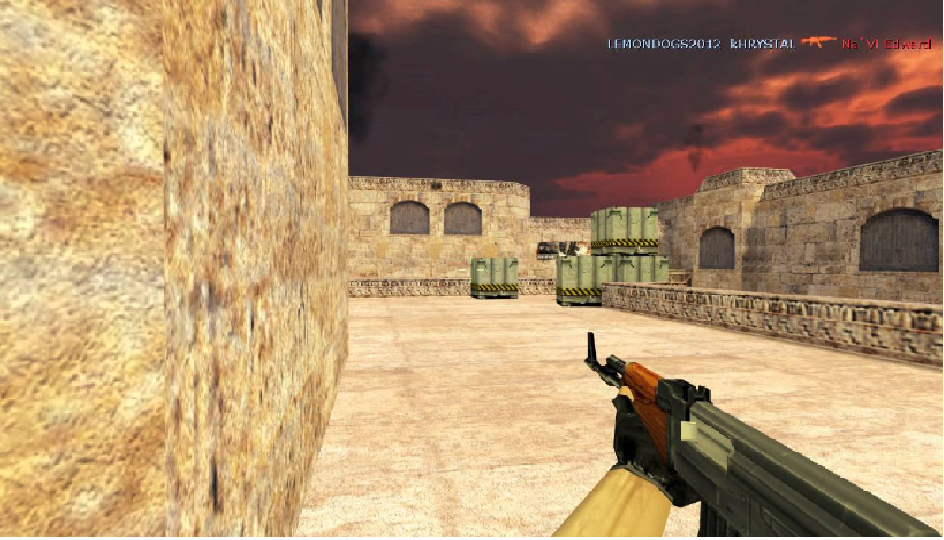Select killer name LEMONDOGS2012 KHRYSTAL in kill feed
Viewport: 944px width, 540px height.
point(701,44)
